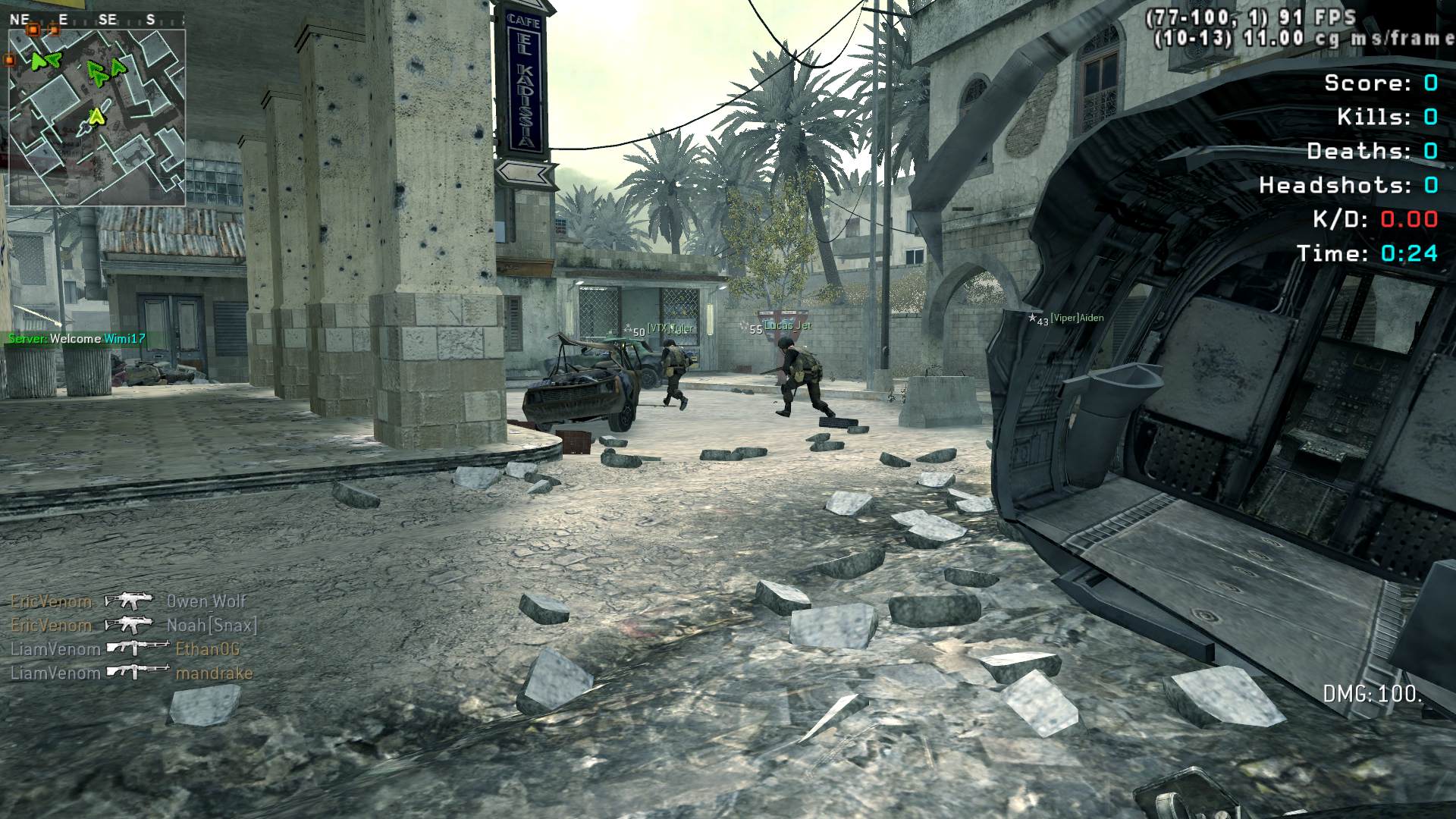1456x819 pixels.
Task: Select the Lucas Jet player name tag
Action: pyautogui.click(x=787, y=326)
